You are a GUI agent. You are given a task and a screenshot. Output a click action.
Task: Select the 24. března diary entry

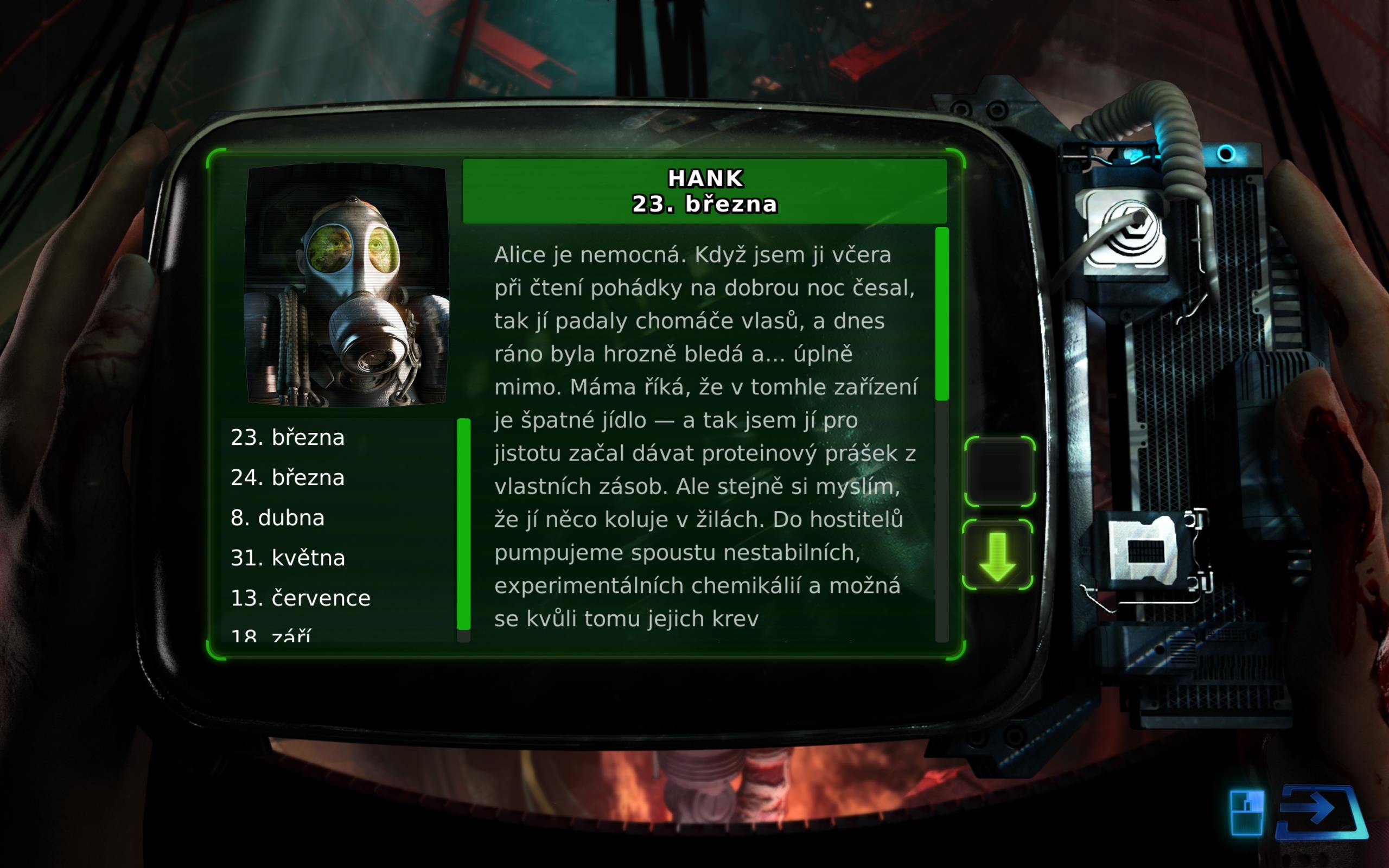pyautogui.click(x=288, y=477)
